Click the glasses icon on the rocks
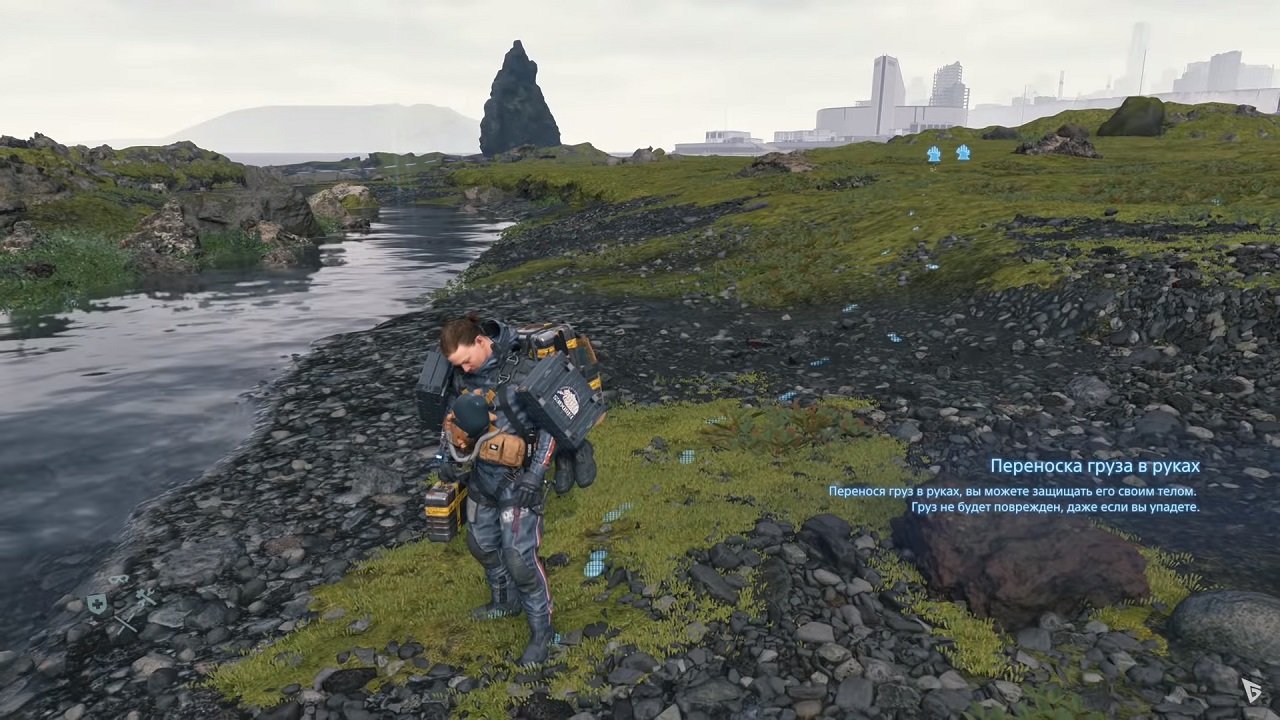1280x720 pixels. coord(119,579)
